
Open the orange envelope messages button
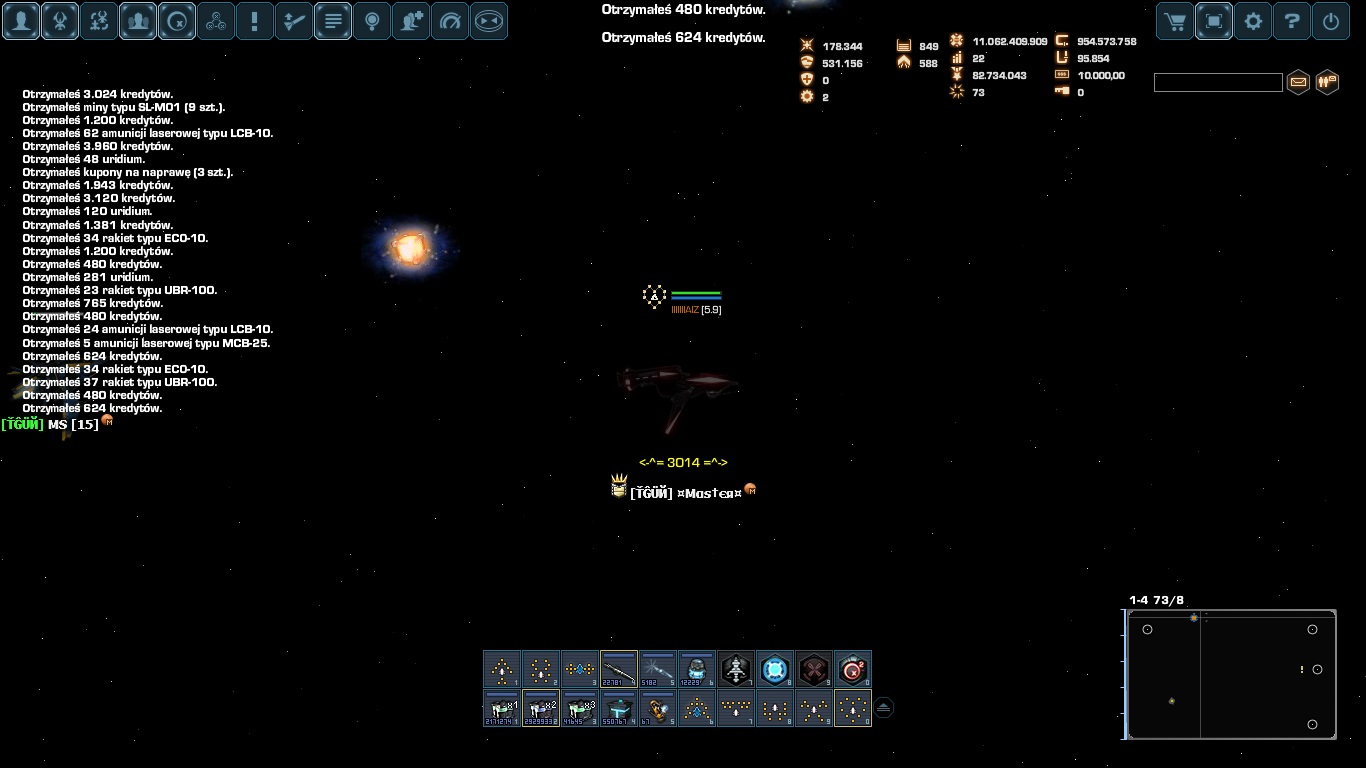(1298, 82)
